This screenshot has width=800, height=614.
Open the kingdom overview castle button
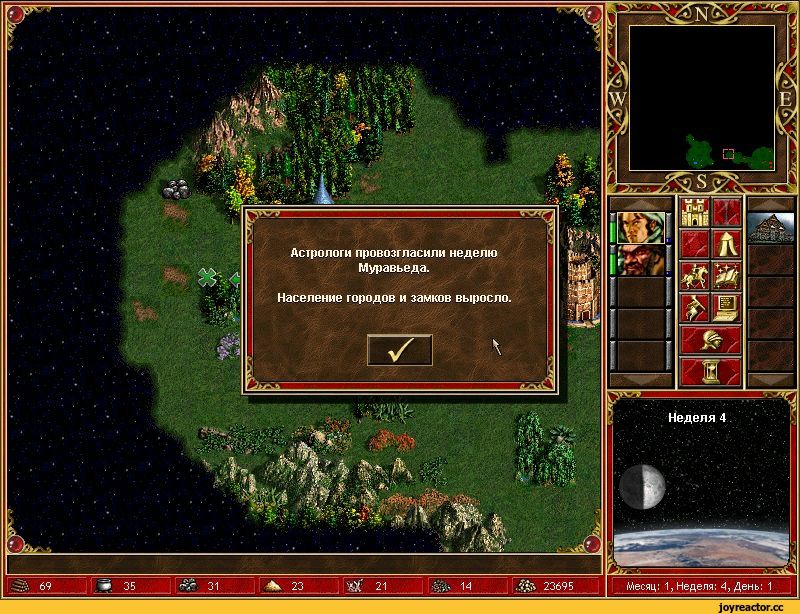(x=693, y=212)
